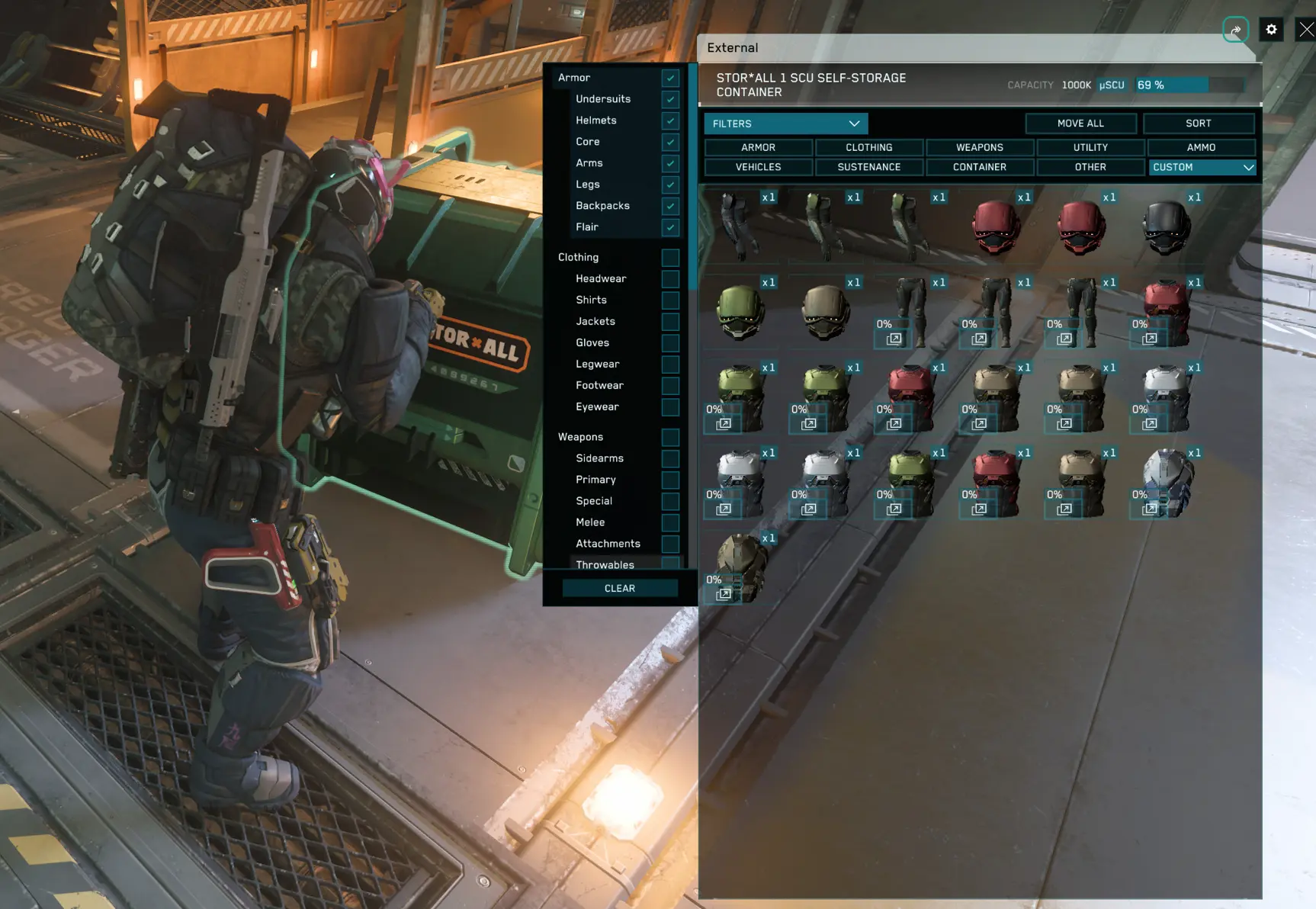Show only Ammo items
This screenshot has height=909, width=1316.
(x=1201, y=147)
